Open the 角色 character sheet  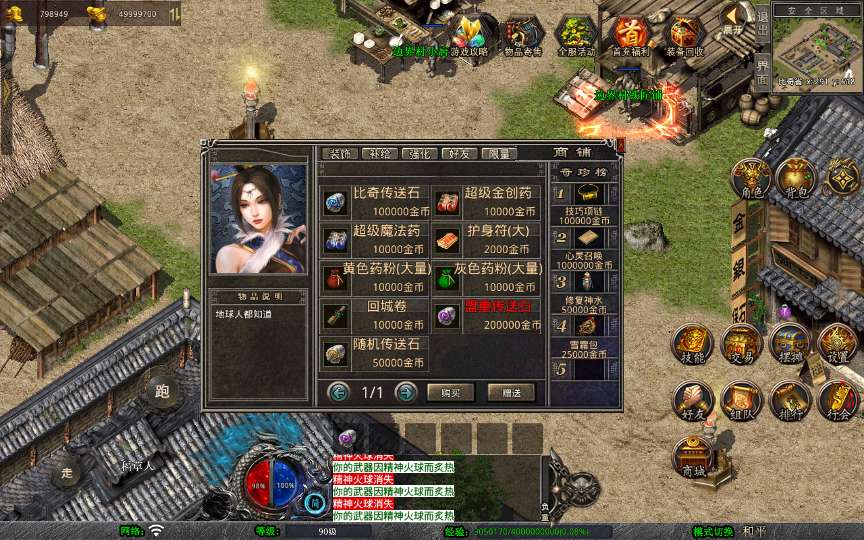pos(749,177)
